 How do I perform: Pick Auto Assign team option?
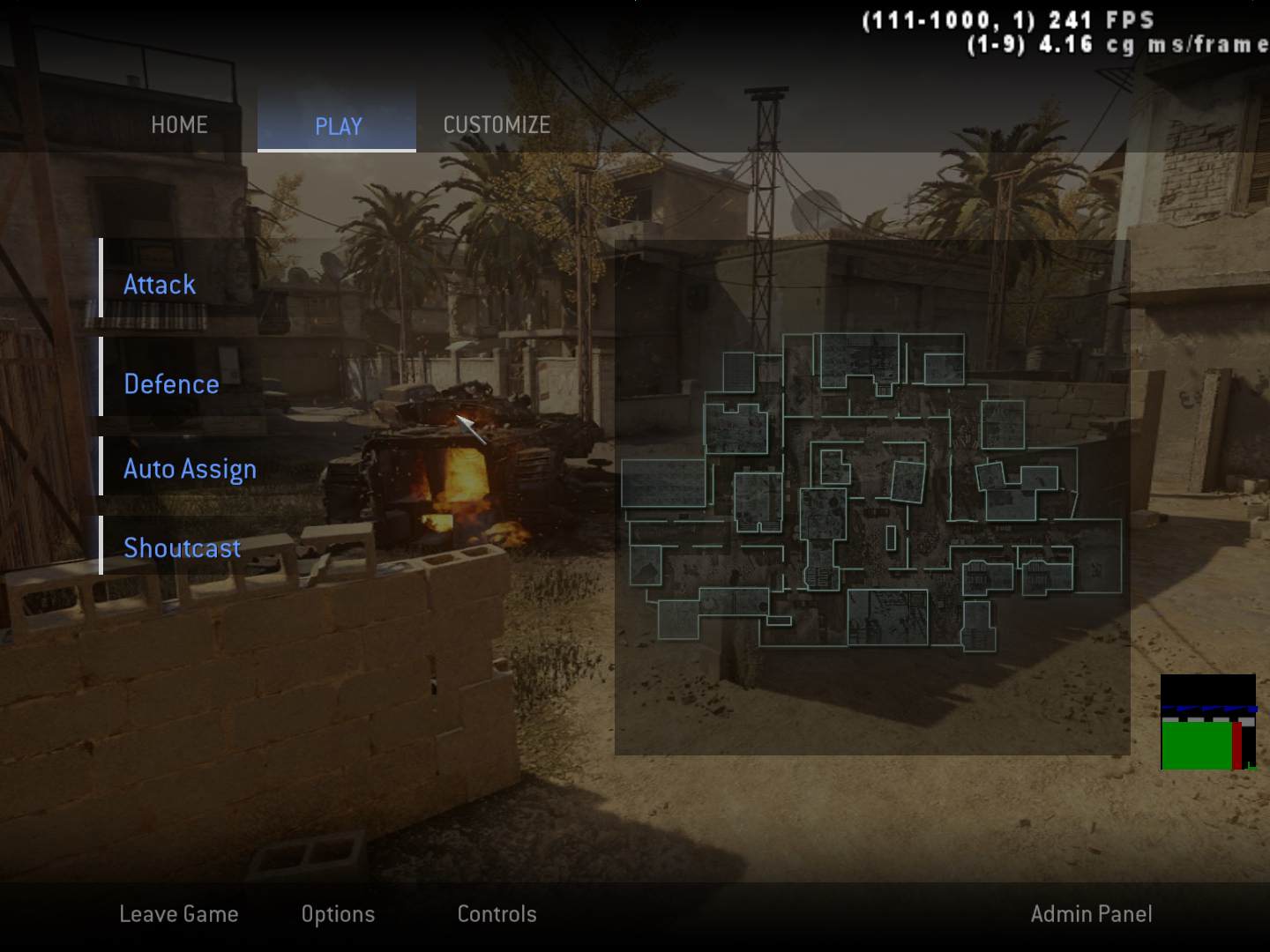(190, 469)
